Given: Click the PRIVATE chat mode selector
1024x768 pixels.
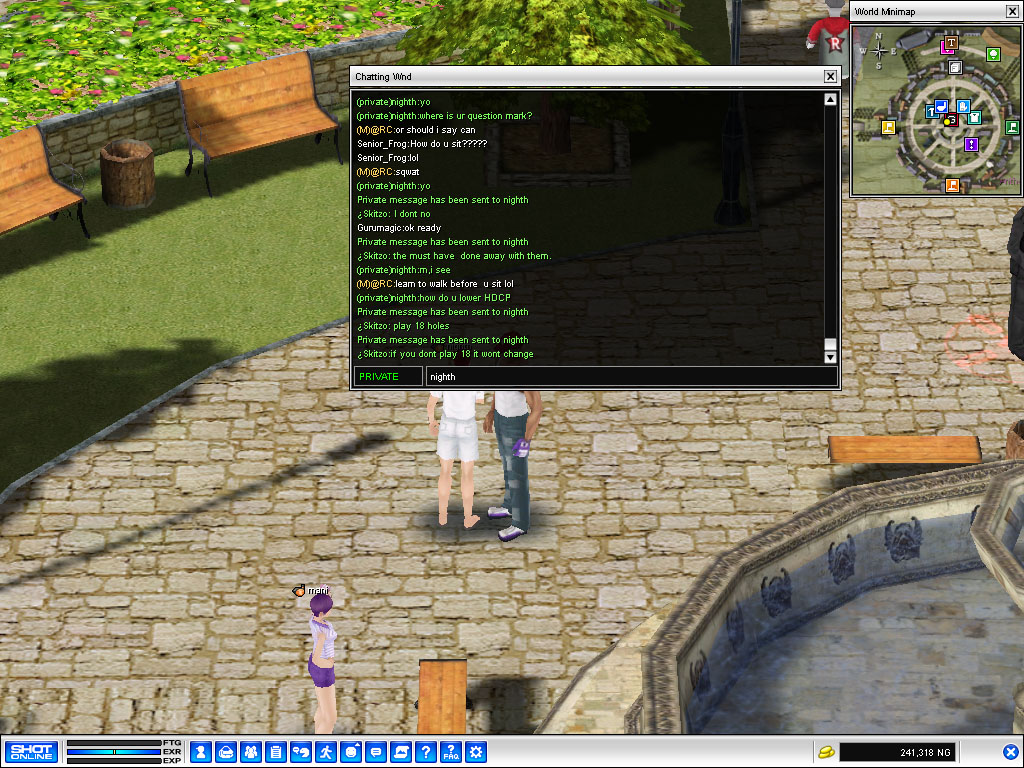Looking at the screenshot, I should [388, 377].
